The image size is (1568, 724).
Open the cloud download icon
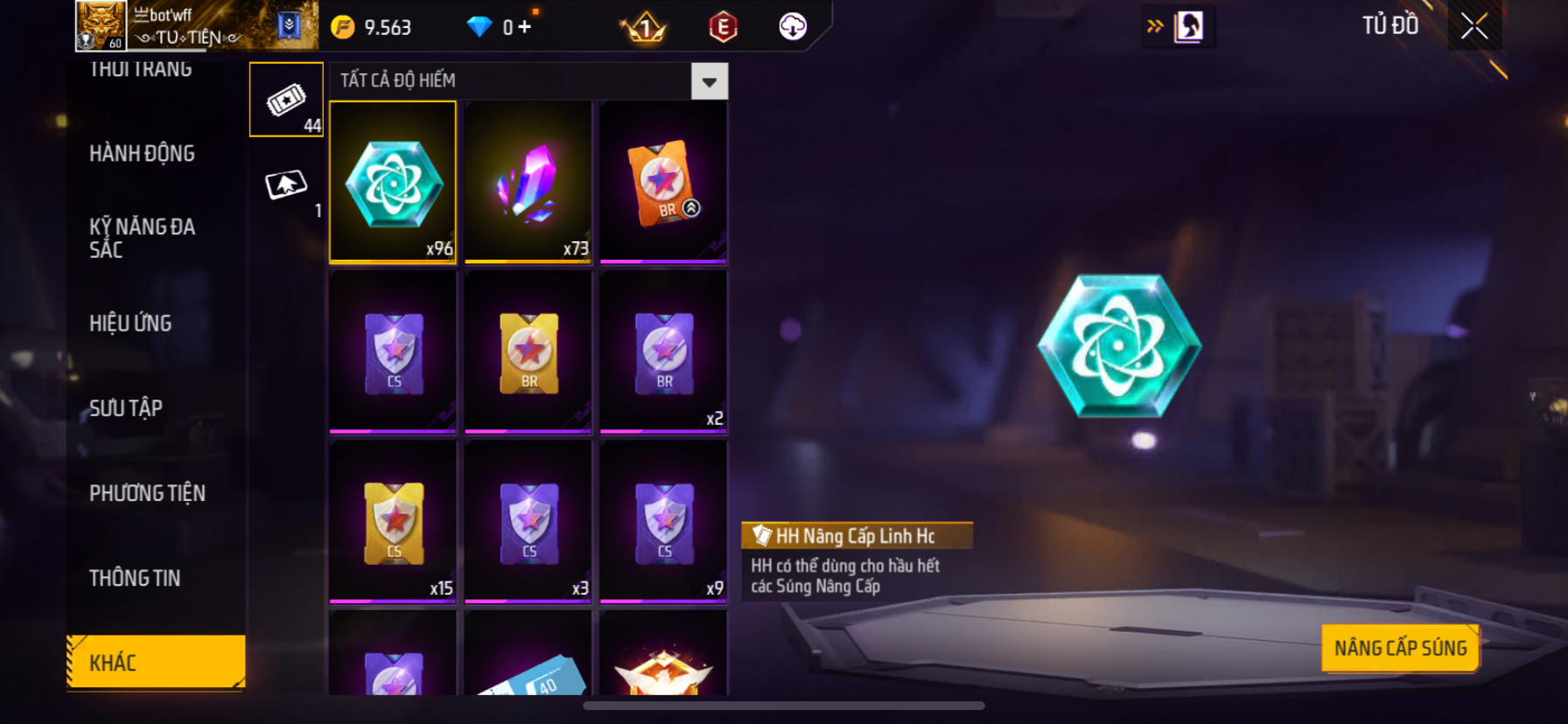click(793, 27)
